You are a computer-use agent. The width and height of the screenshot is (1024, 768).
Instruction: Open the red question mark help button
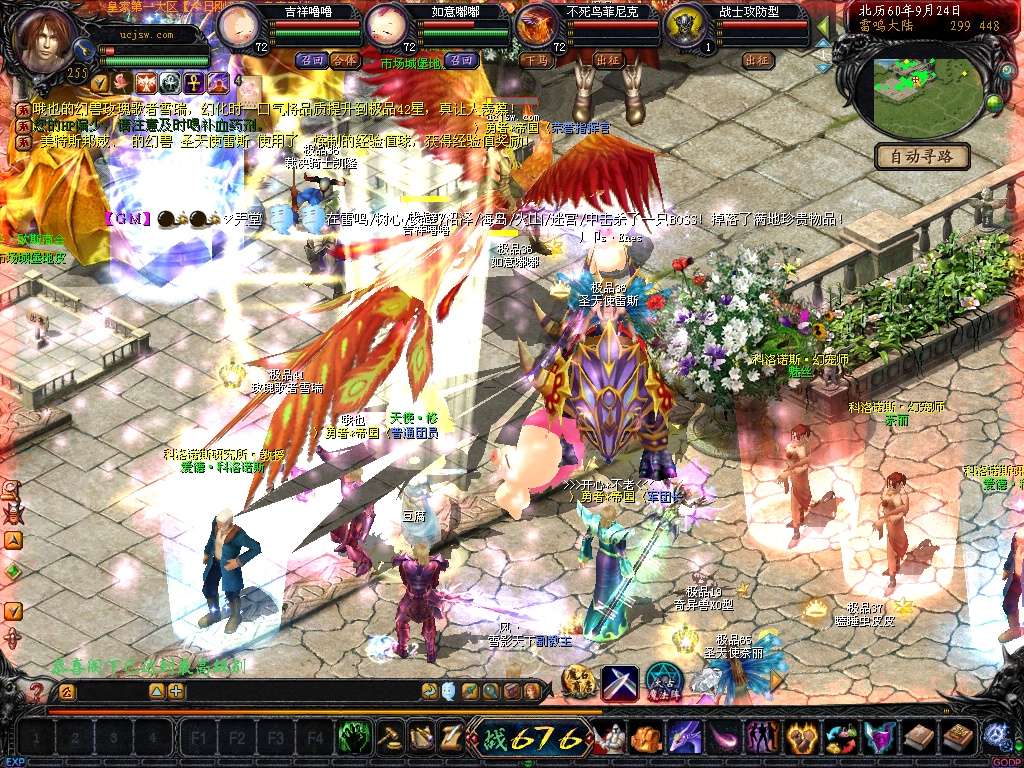[37, 691]
